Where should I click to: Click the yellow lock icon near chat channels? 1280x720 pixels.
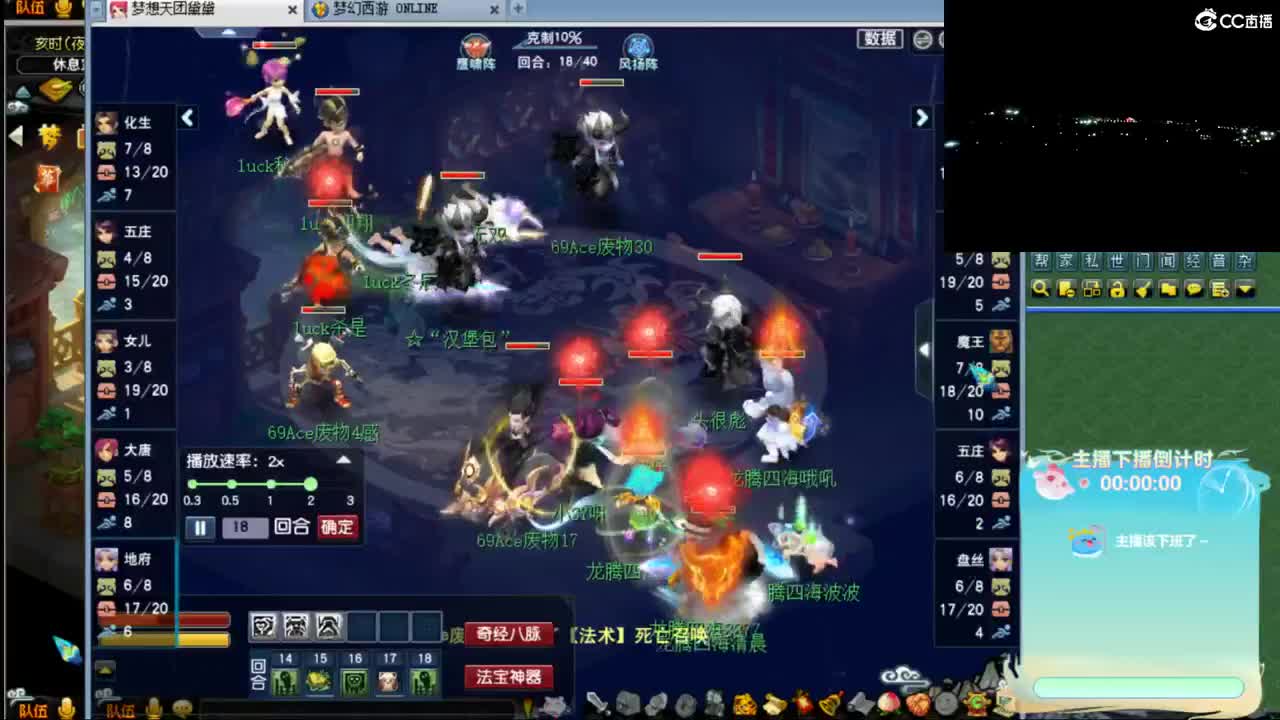1116,289
